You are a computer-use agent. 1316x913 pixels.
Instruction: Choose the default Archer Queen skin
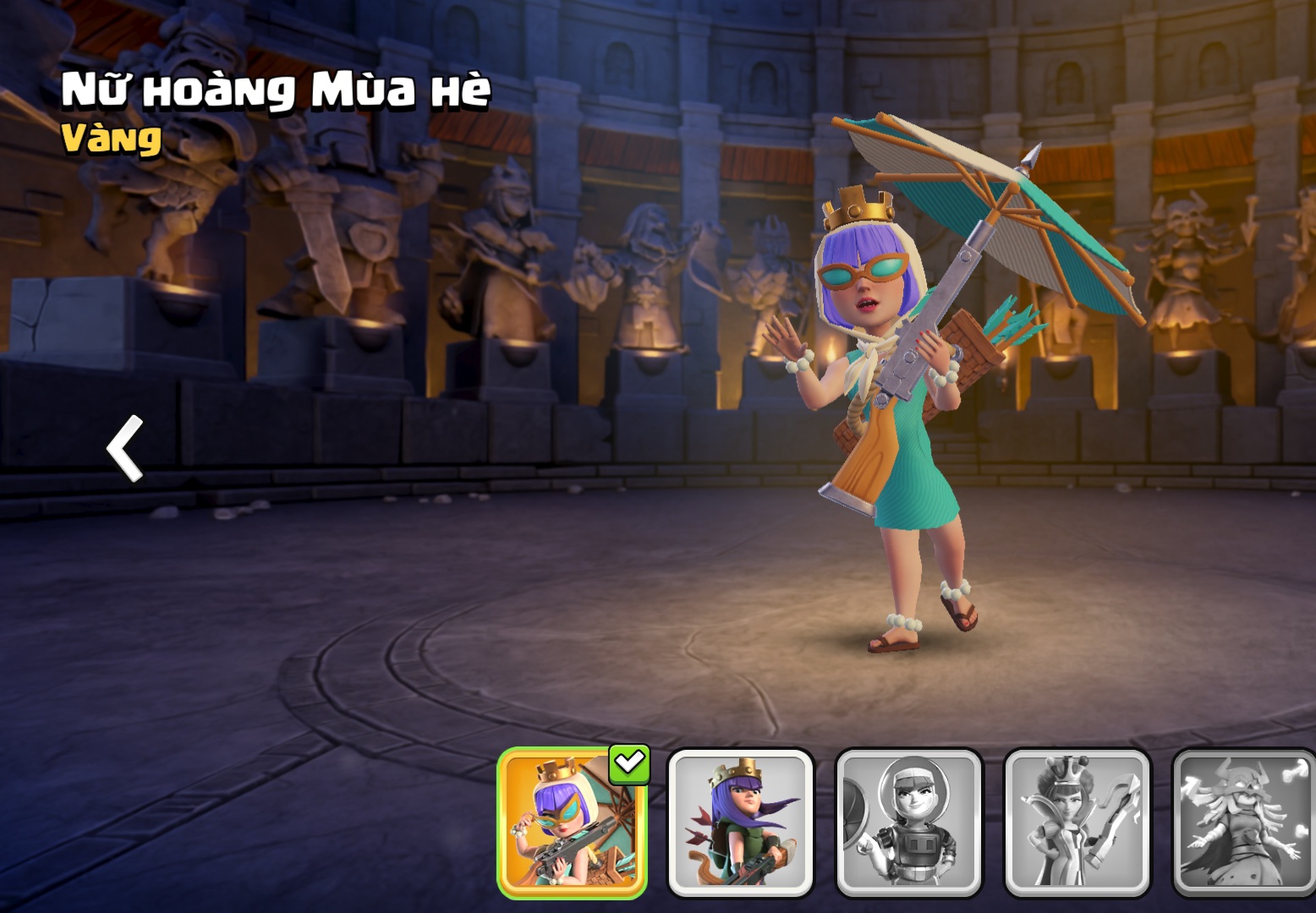(741, 823)
